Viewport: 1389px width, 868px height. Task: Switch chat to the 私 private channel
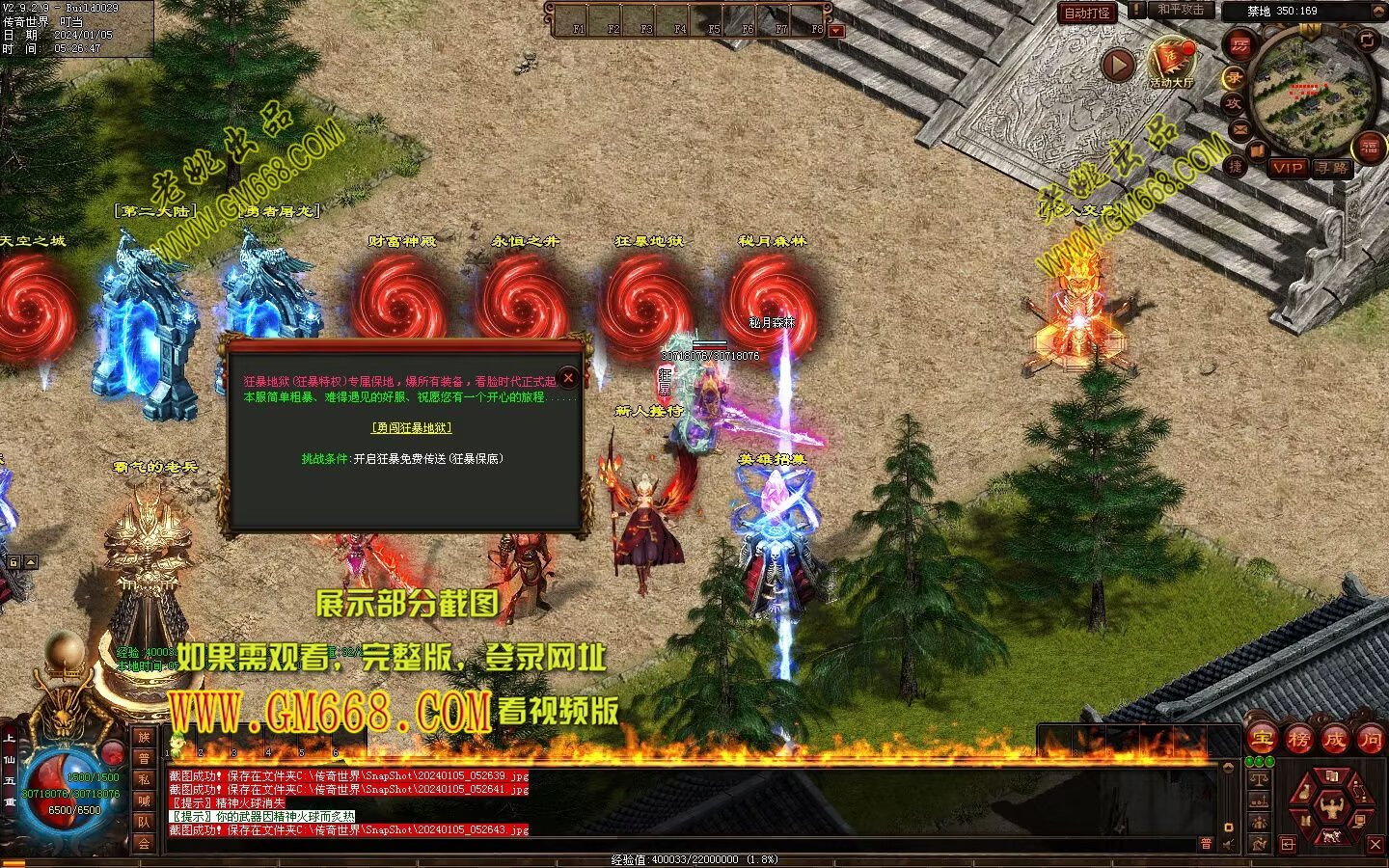click(144, 779)
